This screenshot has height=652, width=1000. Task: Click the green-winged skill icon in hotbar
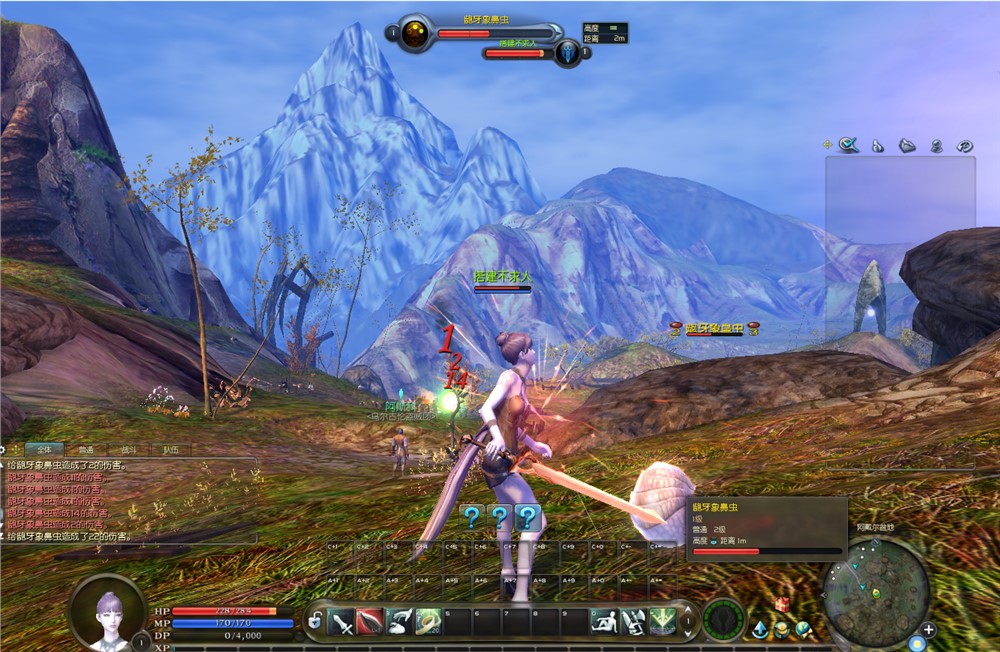(661, 621)
